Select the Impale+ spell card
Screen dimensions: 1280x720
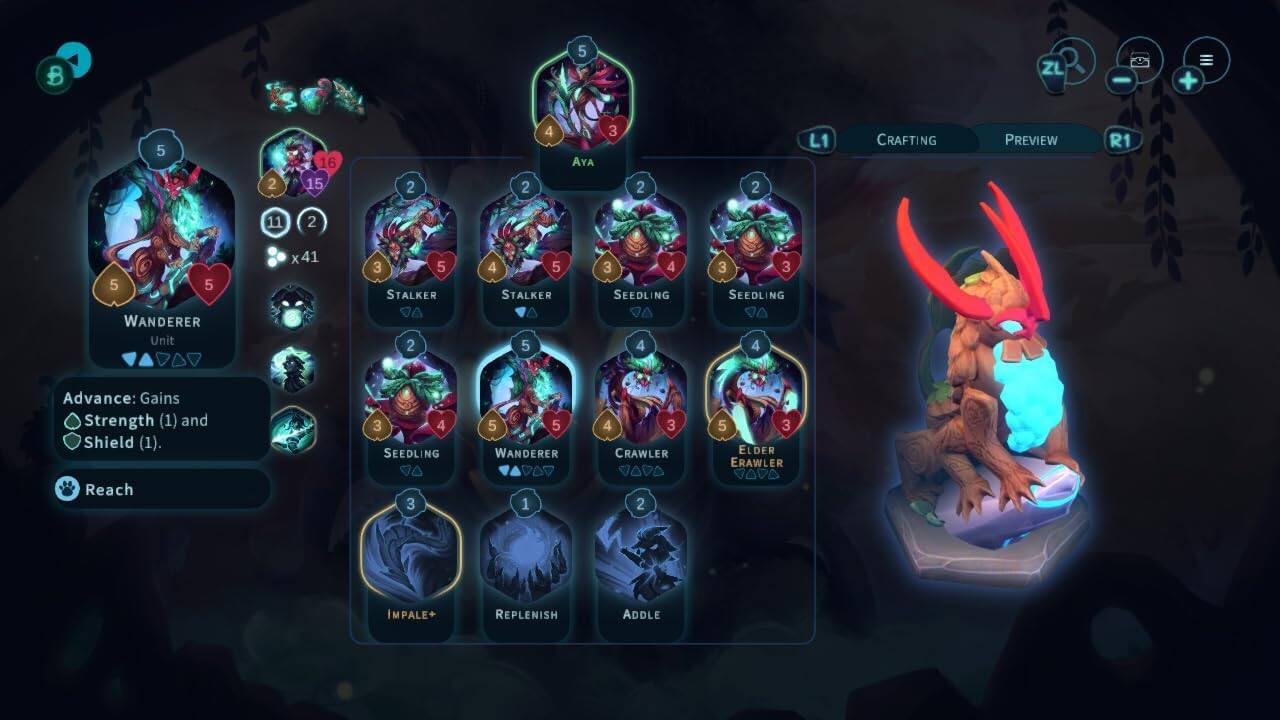411,560
